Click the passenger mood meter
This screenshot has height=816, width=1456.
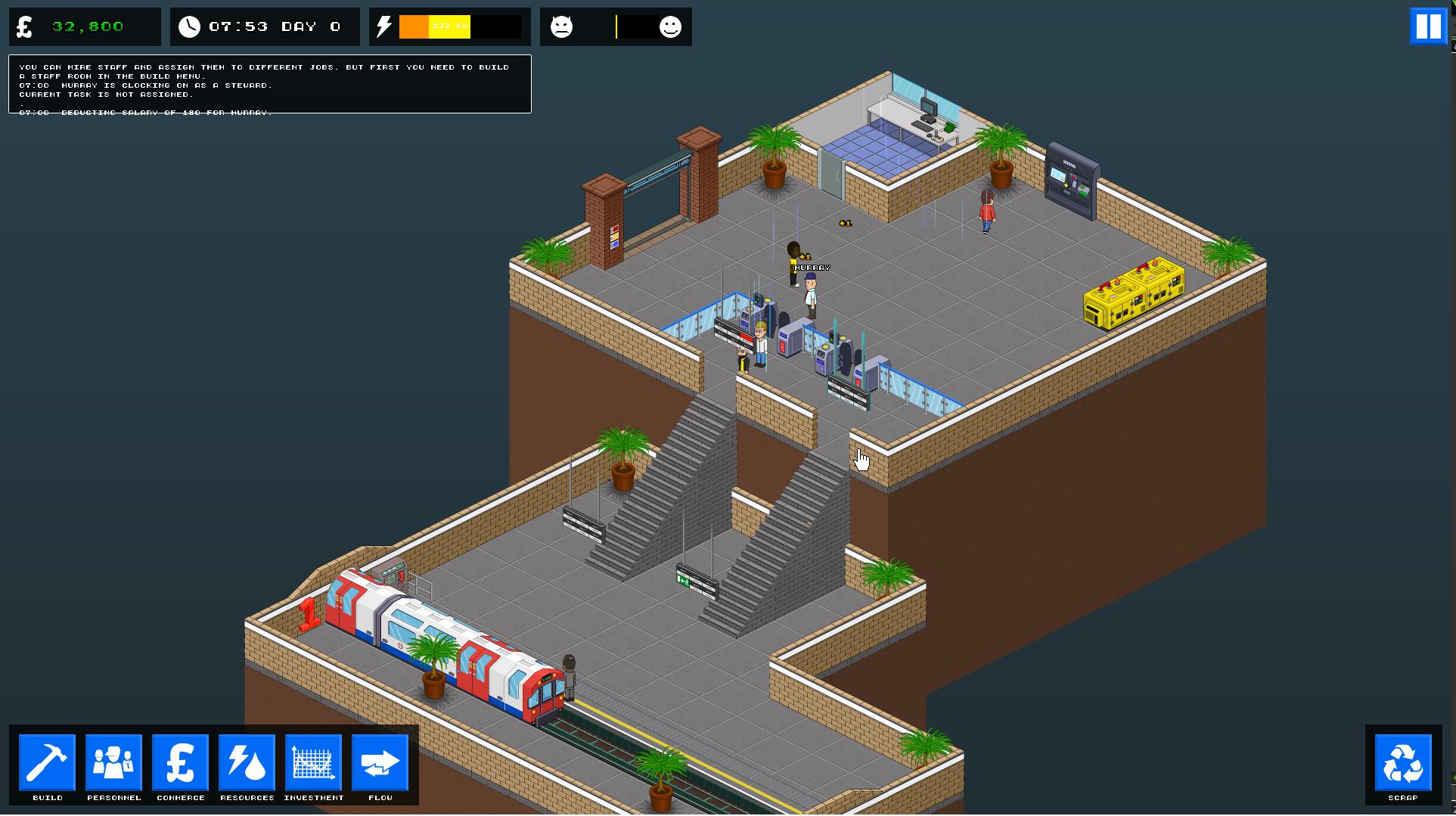pyautogui.click(x=615, y=26)
